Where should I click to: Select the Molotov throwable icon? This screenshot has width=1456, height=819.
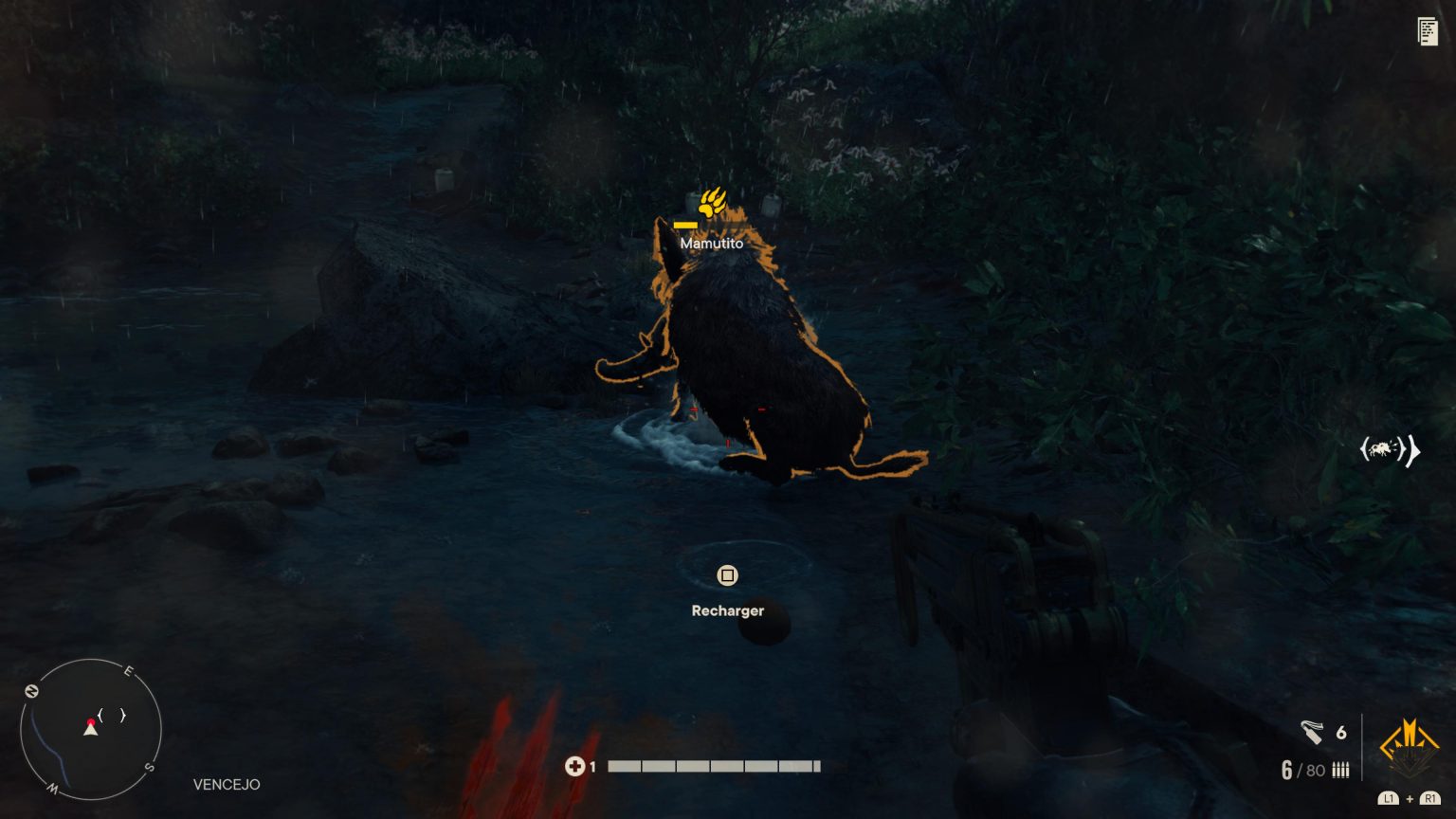(x=1313, y=731)
